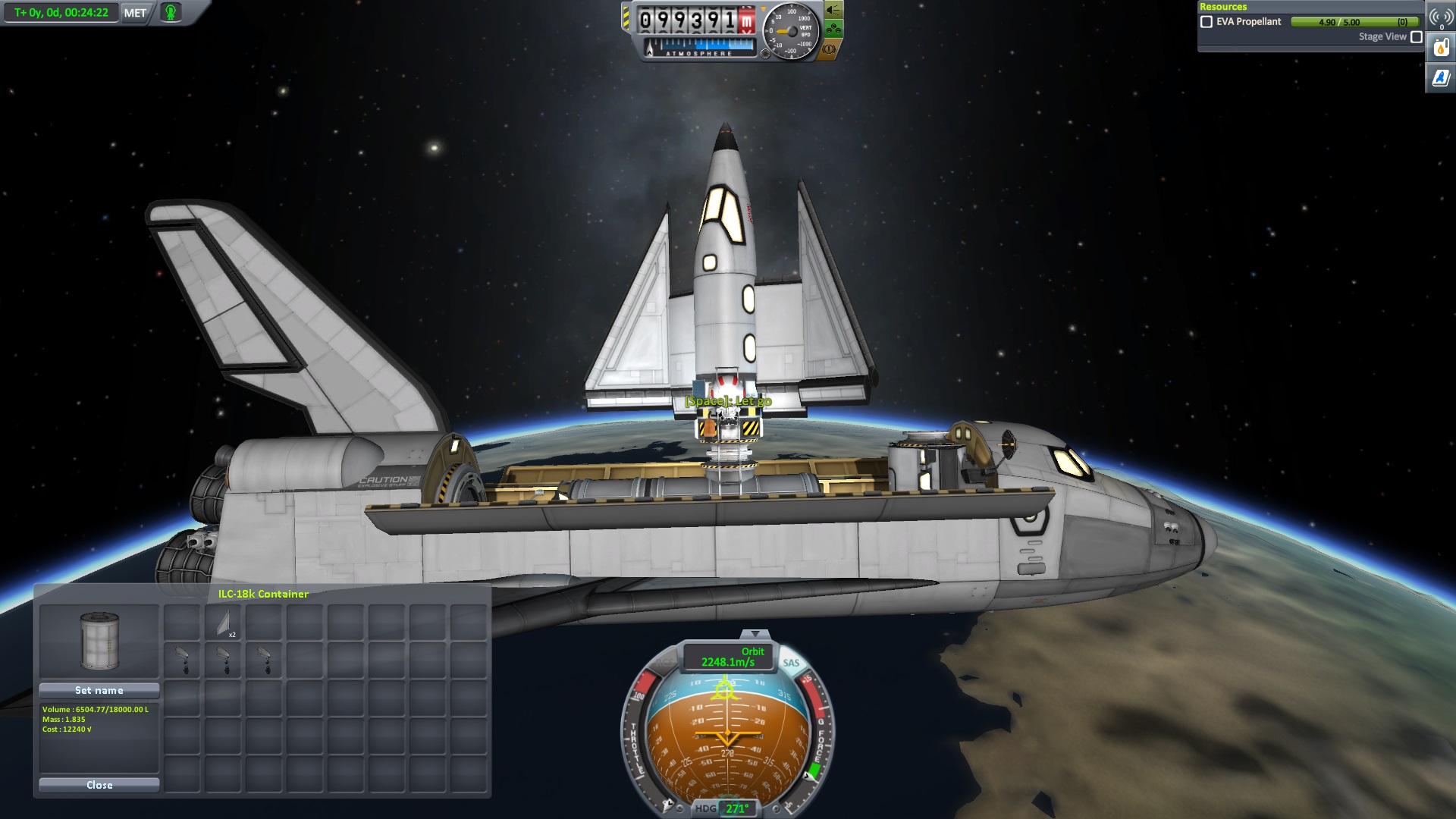Toggle the Resources fuel canister button
Screen dimensions: 1456x819
pos(1440,49)
